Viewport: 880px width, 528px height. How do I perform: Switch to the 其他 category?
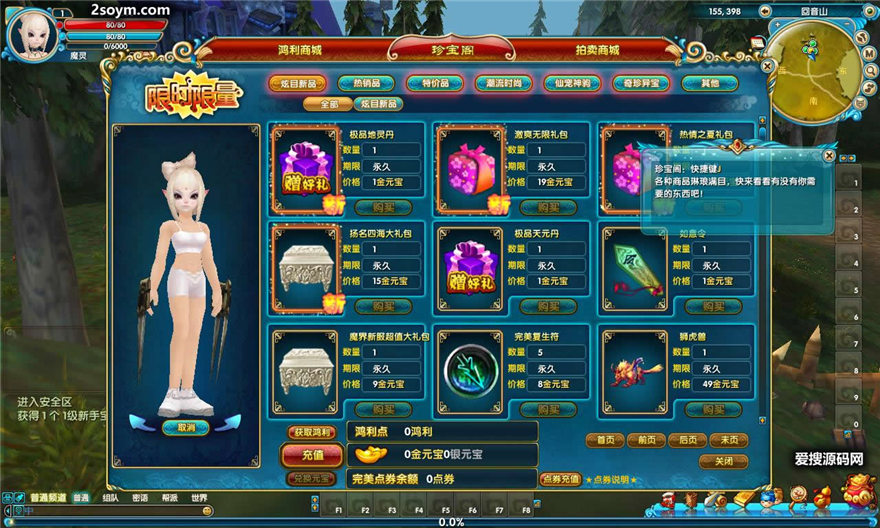[709, 83]
